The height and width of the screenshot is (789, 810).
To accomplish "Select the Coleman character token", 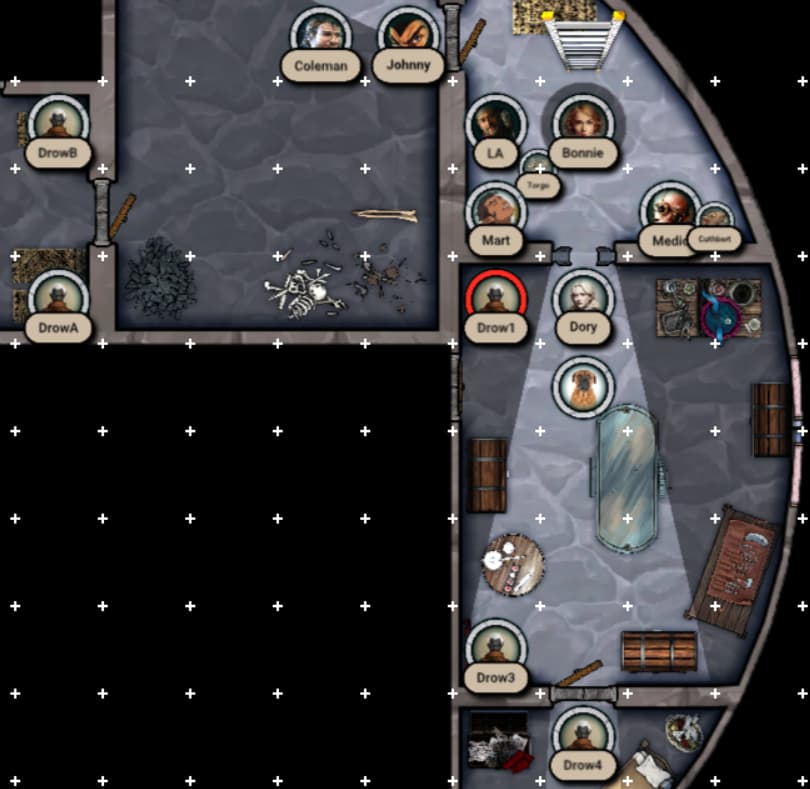I will (321, 35).
